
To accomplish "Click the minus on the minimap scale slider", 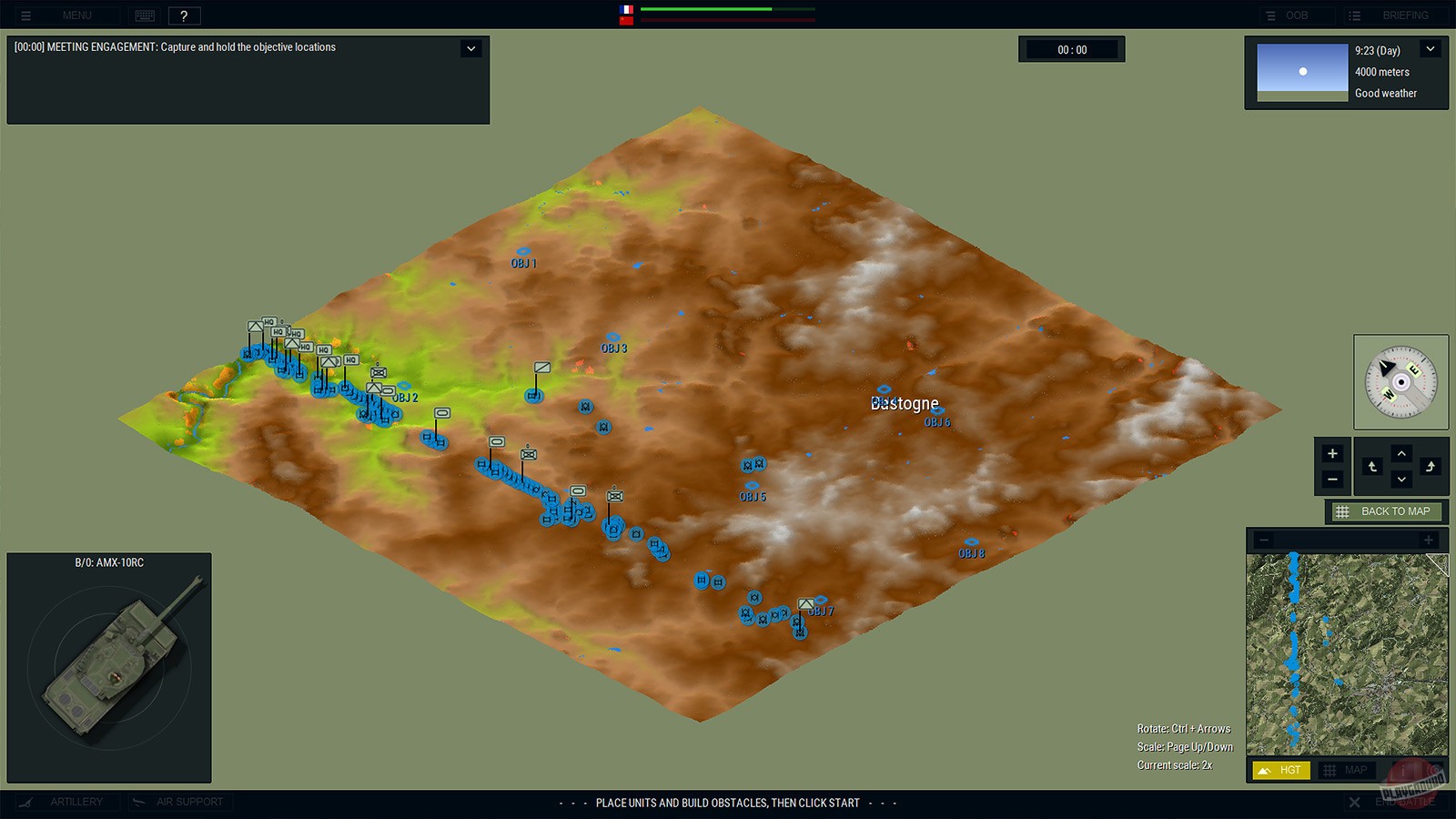I will (x=1265, y=540).
